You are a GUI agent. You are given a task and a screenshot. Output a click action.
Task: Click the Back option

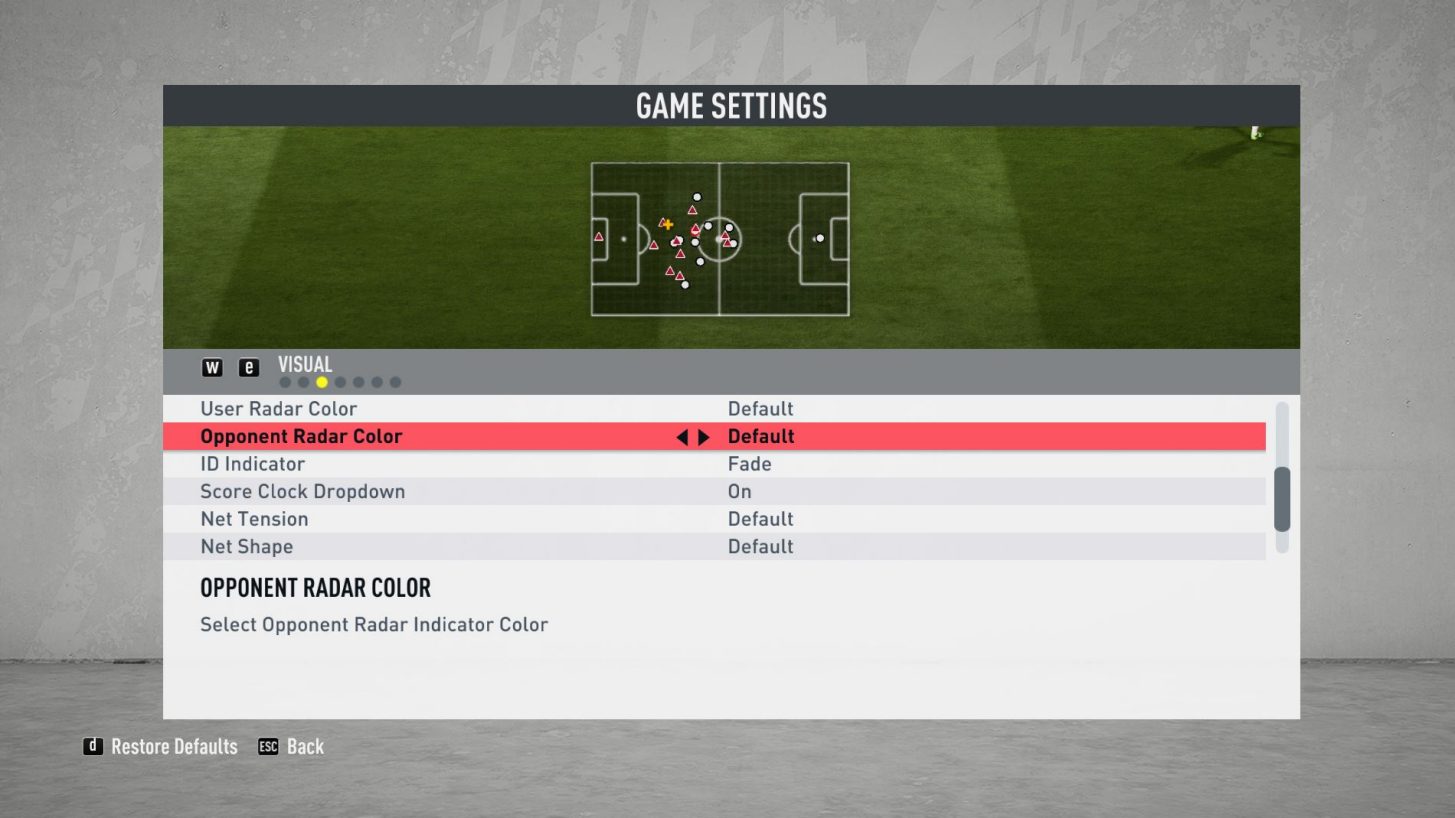tap(307, 746)
